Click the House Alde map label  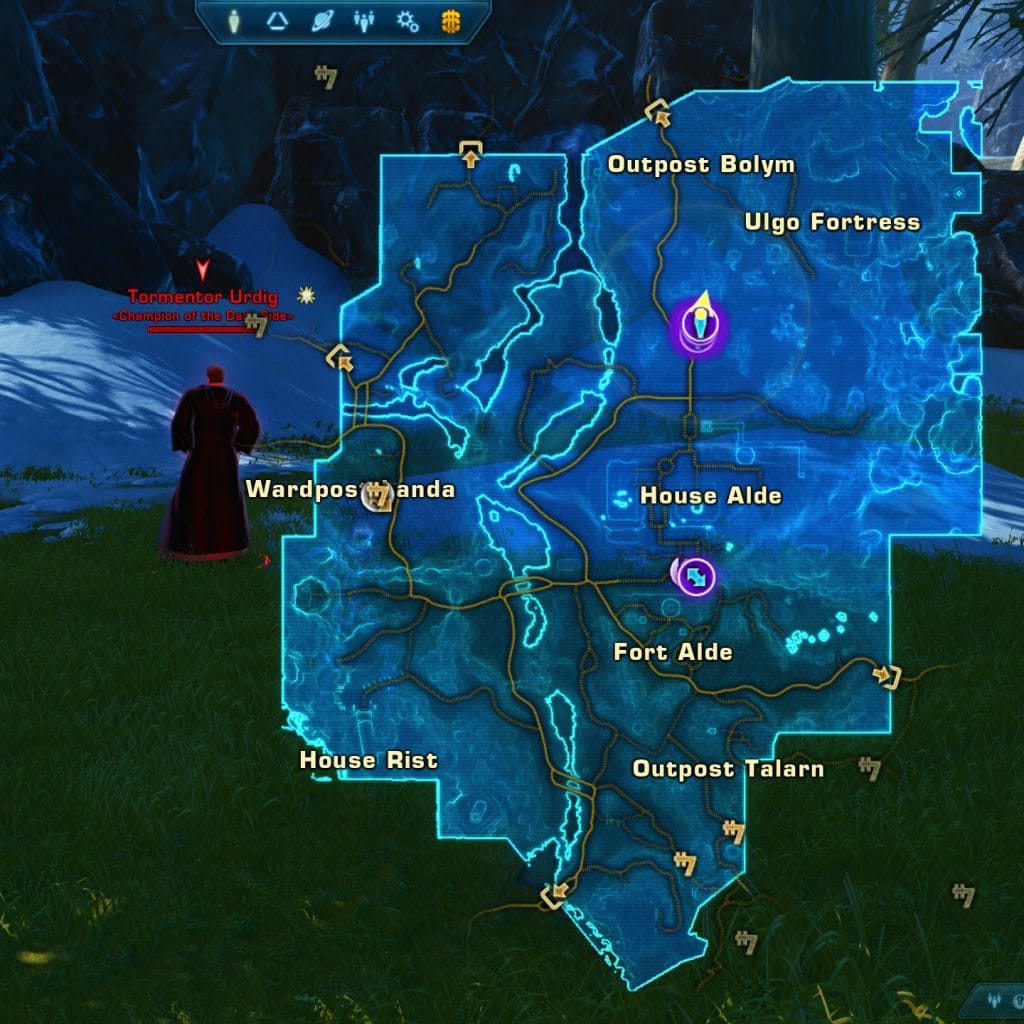[710, 496]
